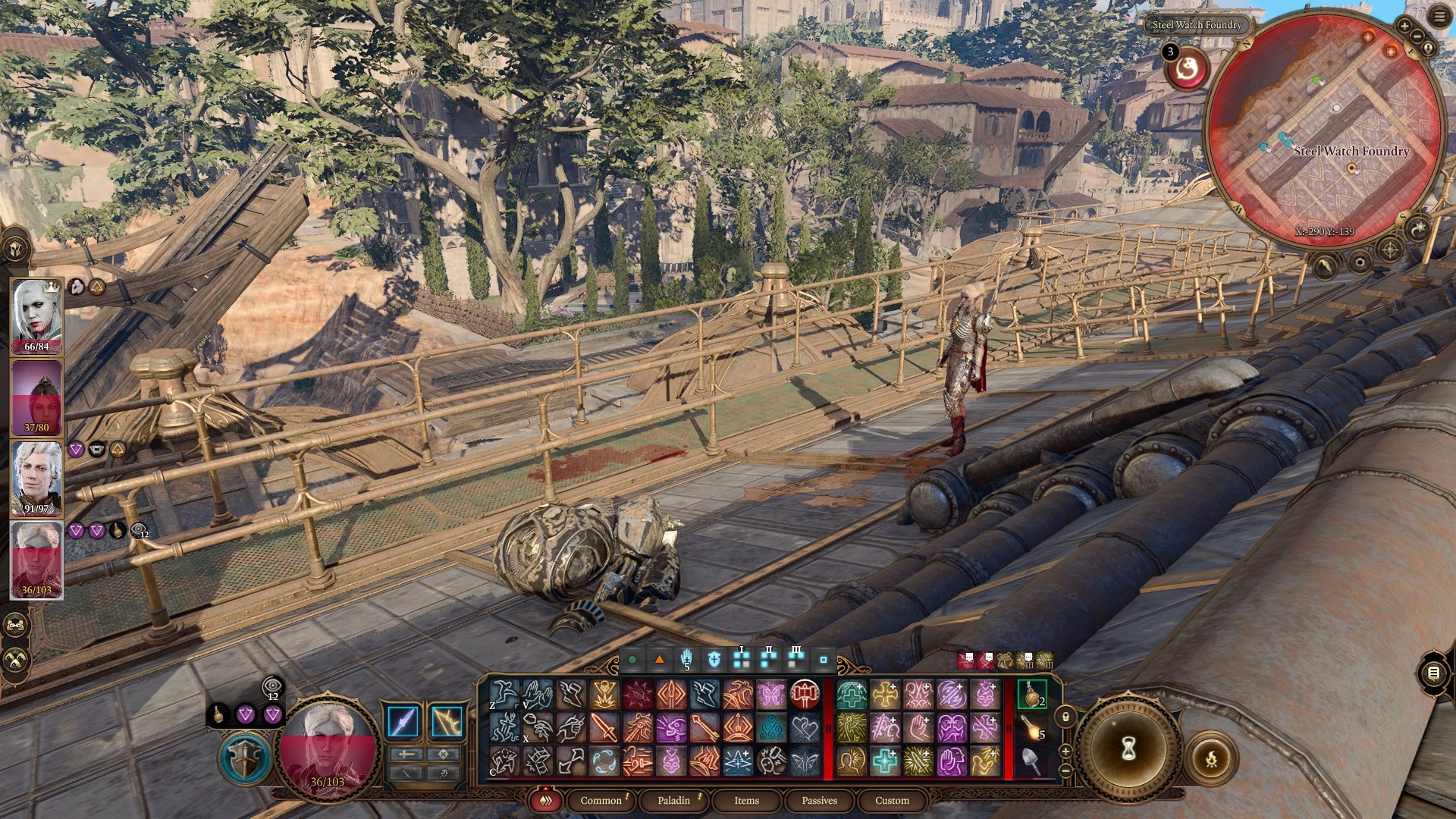The height and width of the screenshot is (819, 1456).
Task: Select the party portrait with 91/97 health
Action: [x=36, y=478]
